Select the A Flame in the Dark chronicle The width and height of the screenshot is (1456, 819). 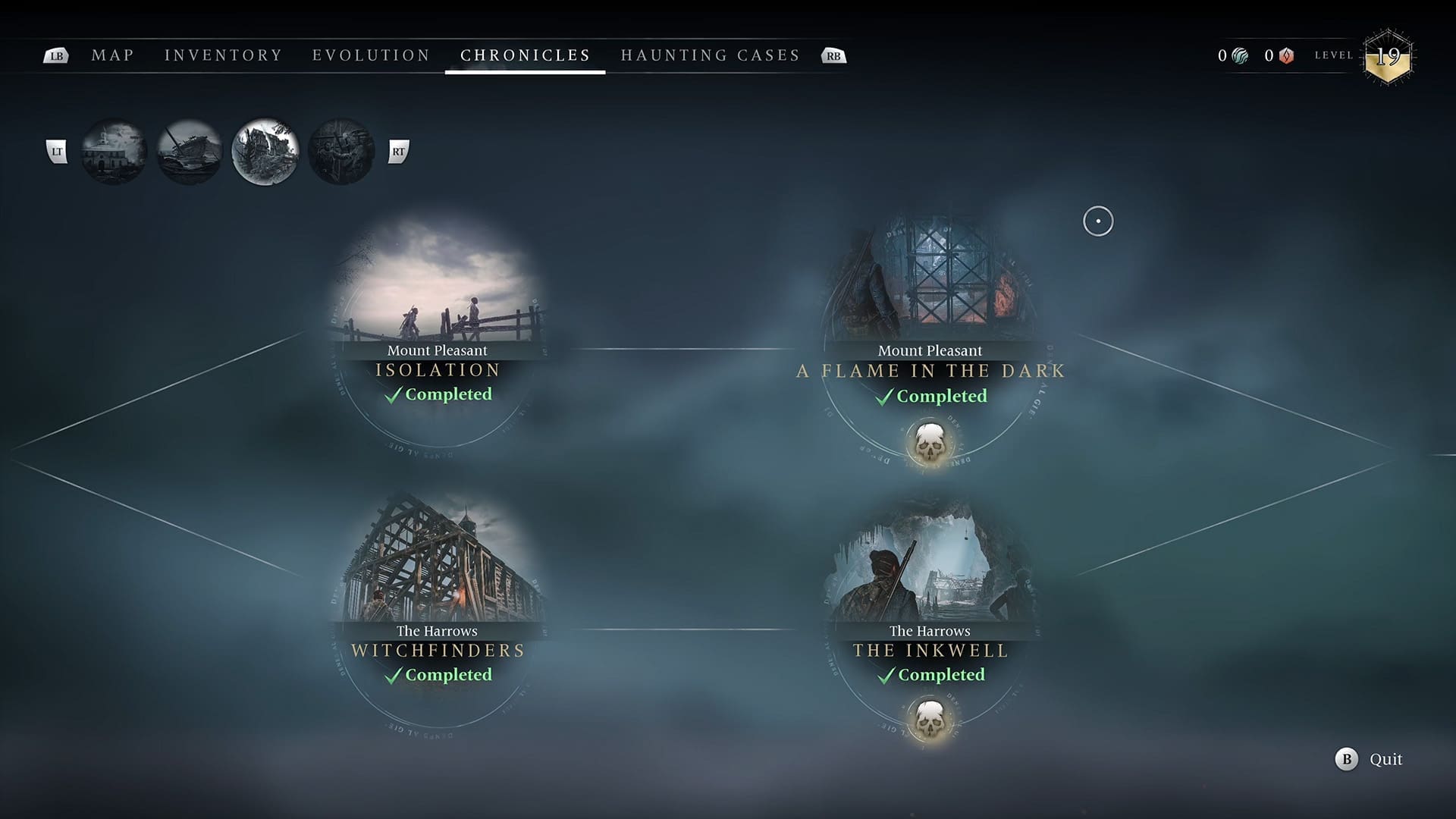pyautogui.click(x=930, y=318)
